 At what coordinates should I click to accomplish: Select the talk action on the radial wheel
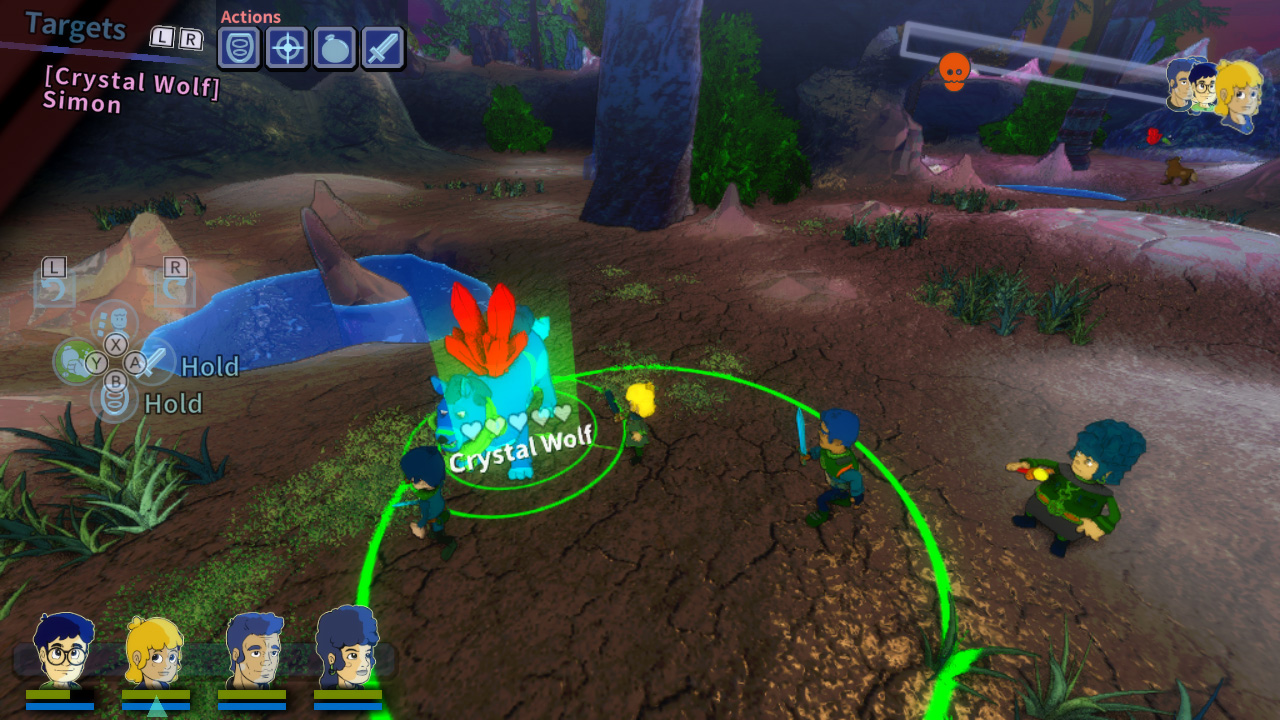tap(113, 320)
